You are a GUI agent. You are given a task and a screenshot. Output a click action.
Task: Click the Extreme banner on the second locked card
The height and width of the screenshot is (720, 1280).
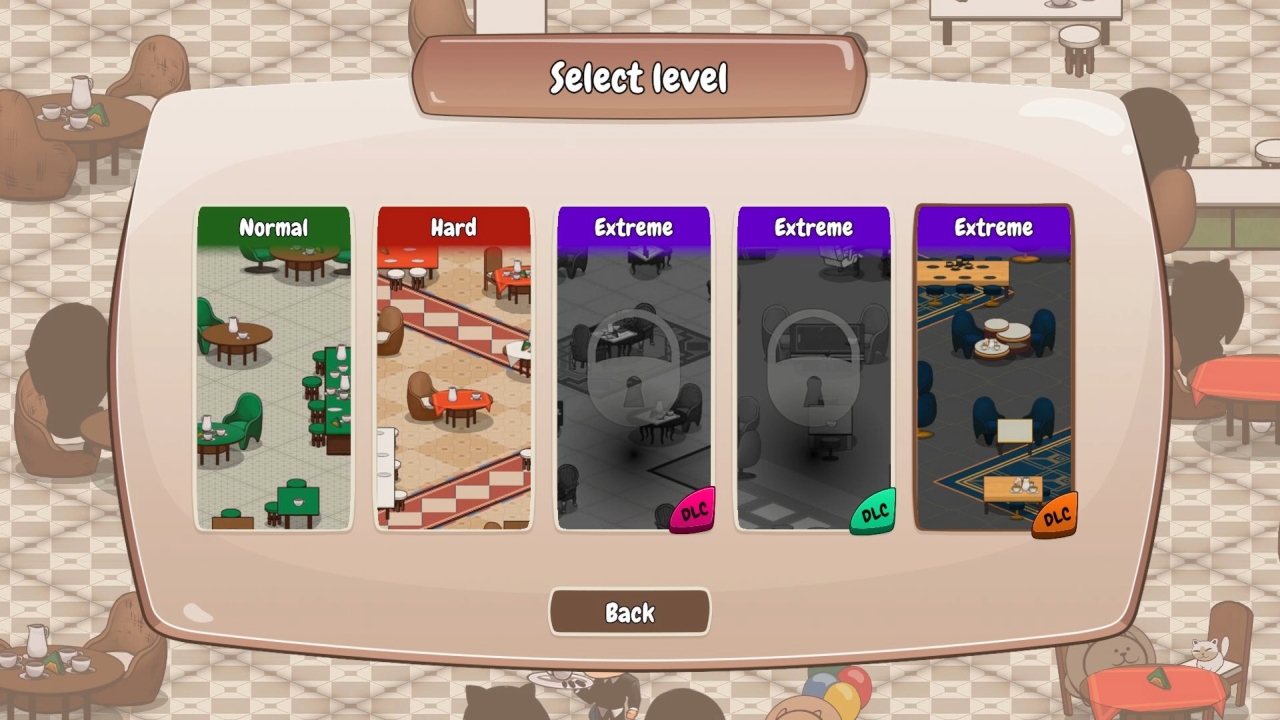(813, 227)
